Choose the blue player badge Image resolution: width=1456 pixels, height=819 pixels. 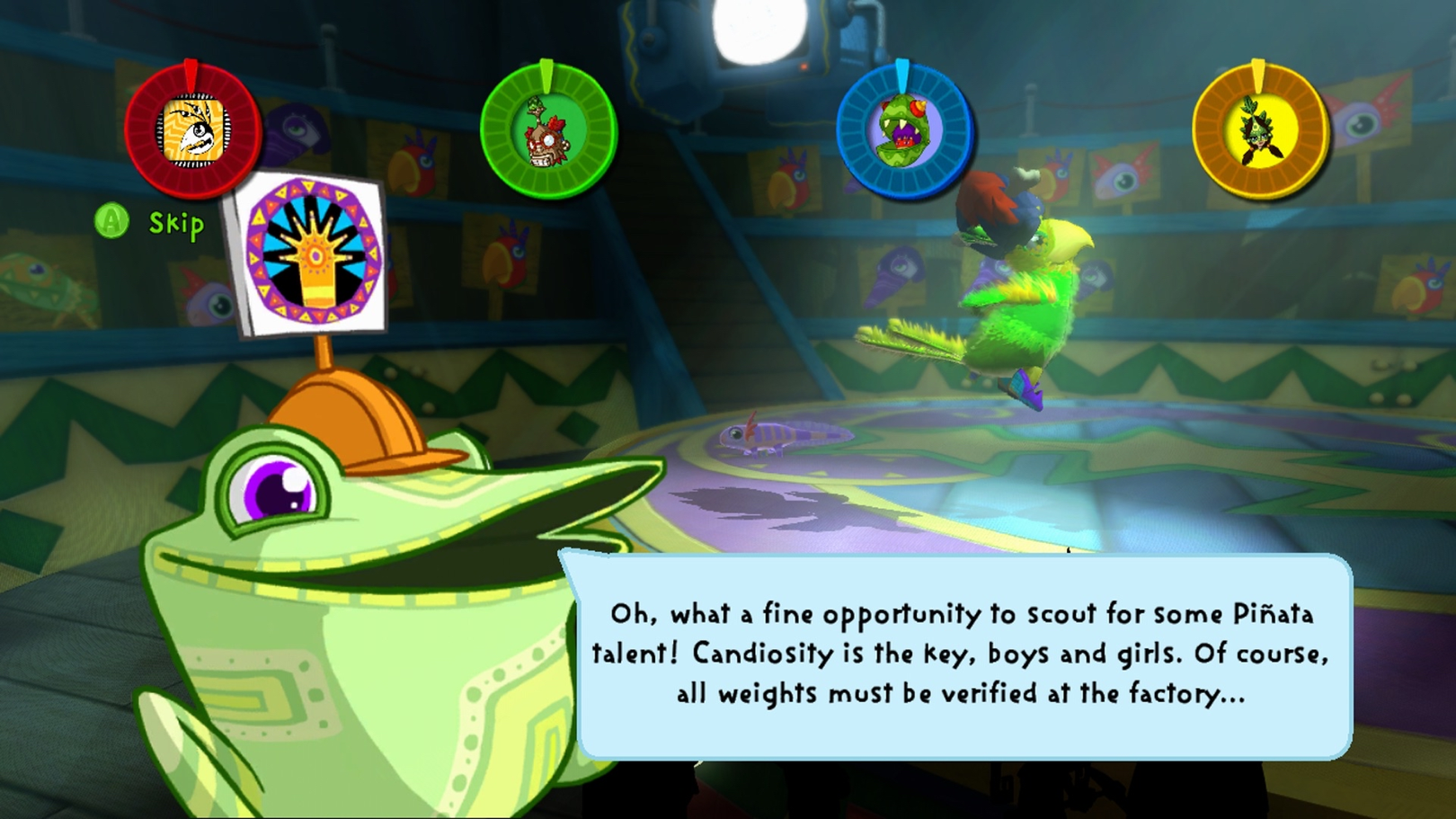point(904,130)
